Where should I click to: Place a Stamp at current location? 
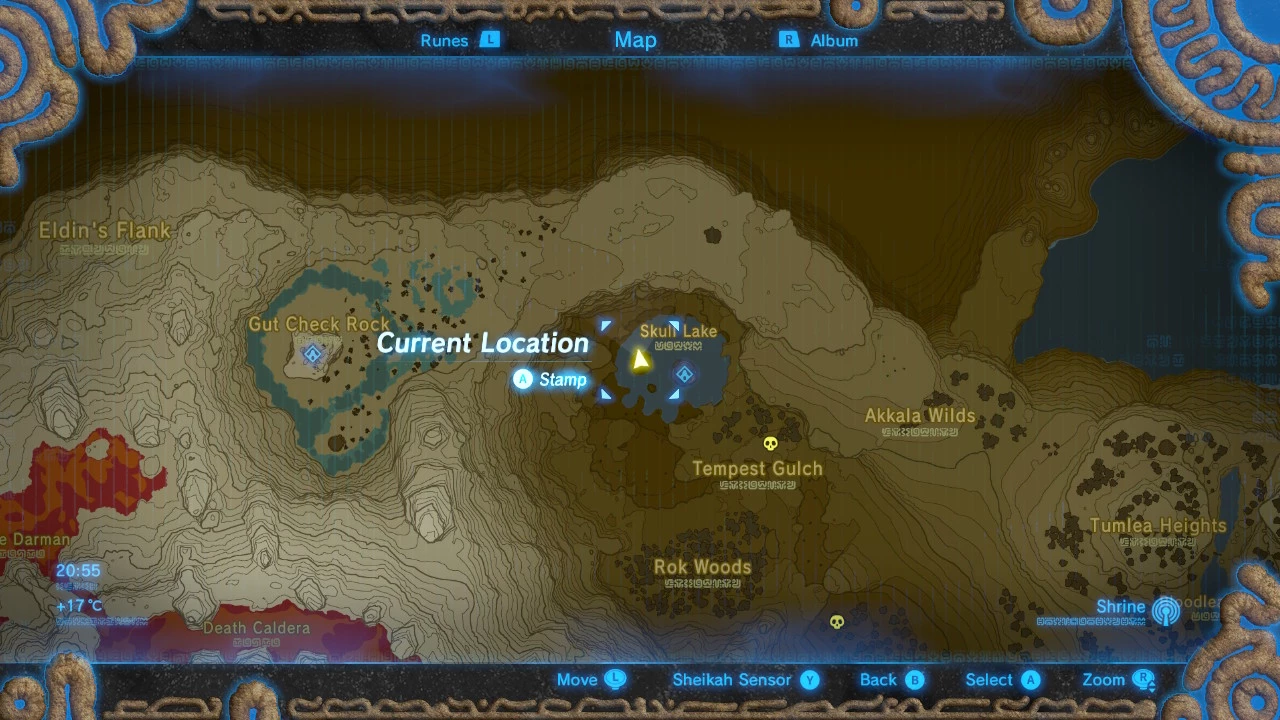(550, 380)
